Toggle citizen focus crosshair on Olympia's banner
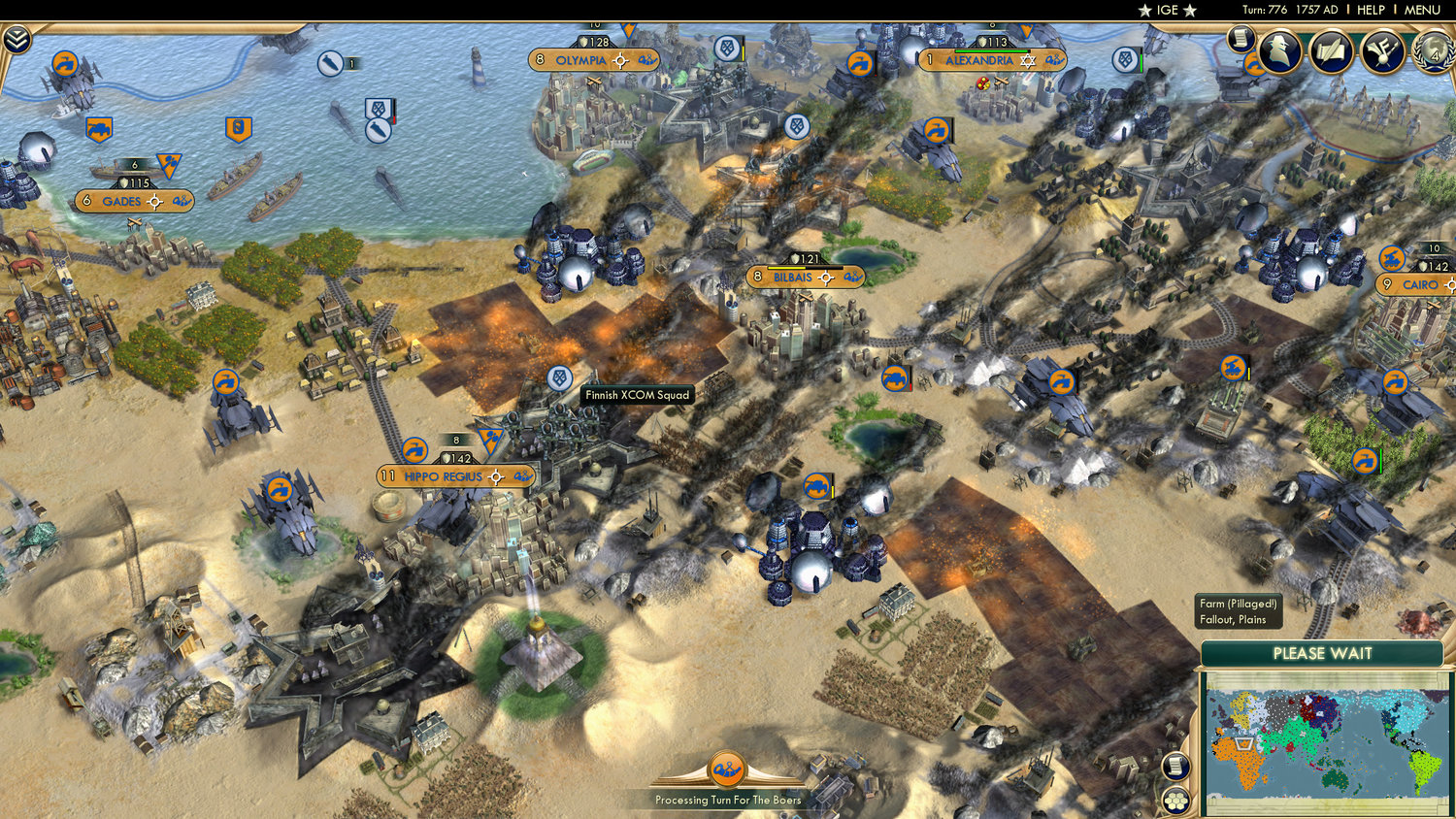The width and height of the screenshot is (1456, 819). tap(618, 60)
